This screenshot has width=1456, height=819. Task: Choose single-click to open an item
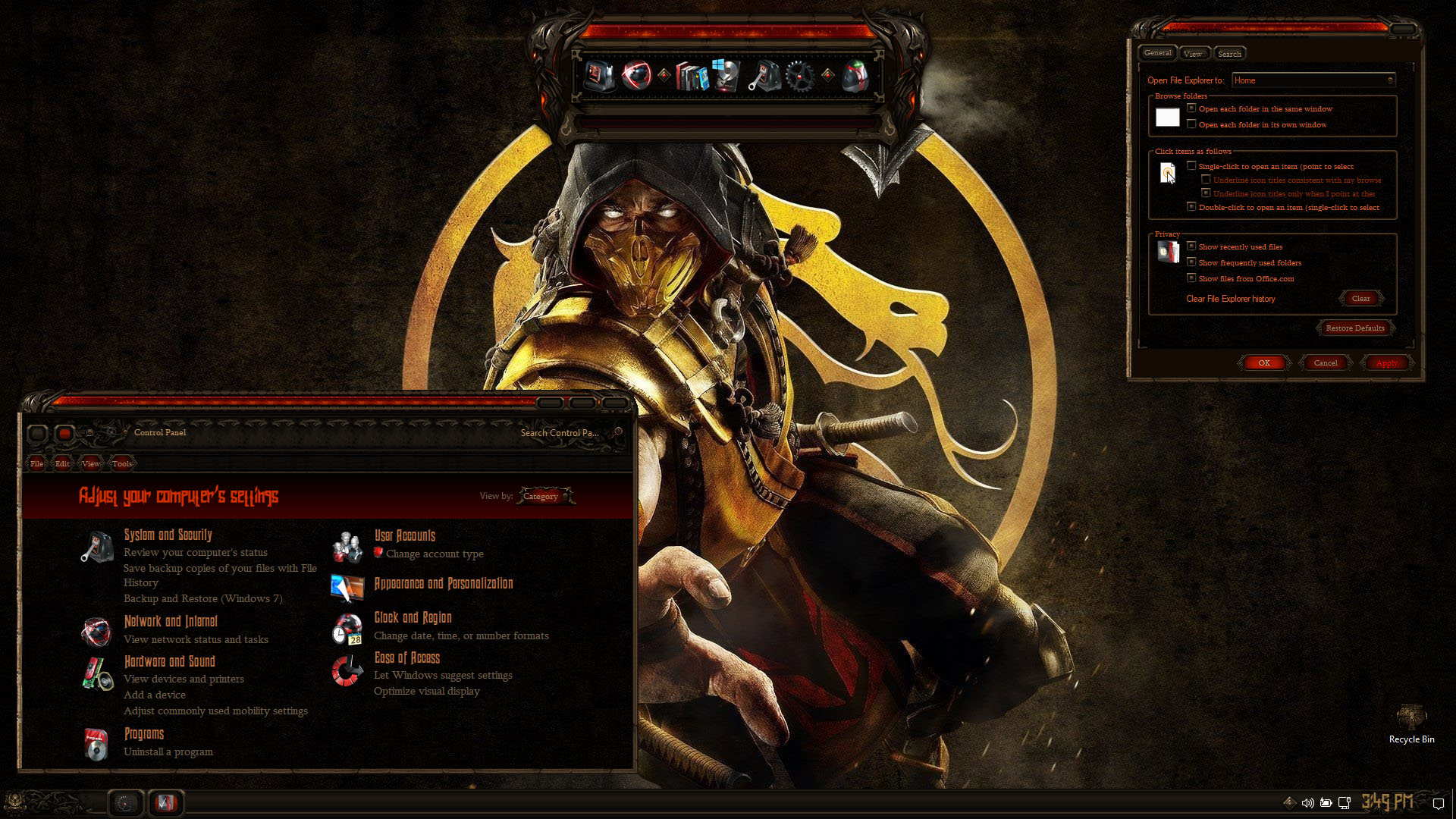pyautogui.click(x=1192, y=166)
